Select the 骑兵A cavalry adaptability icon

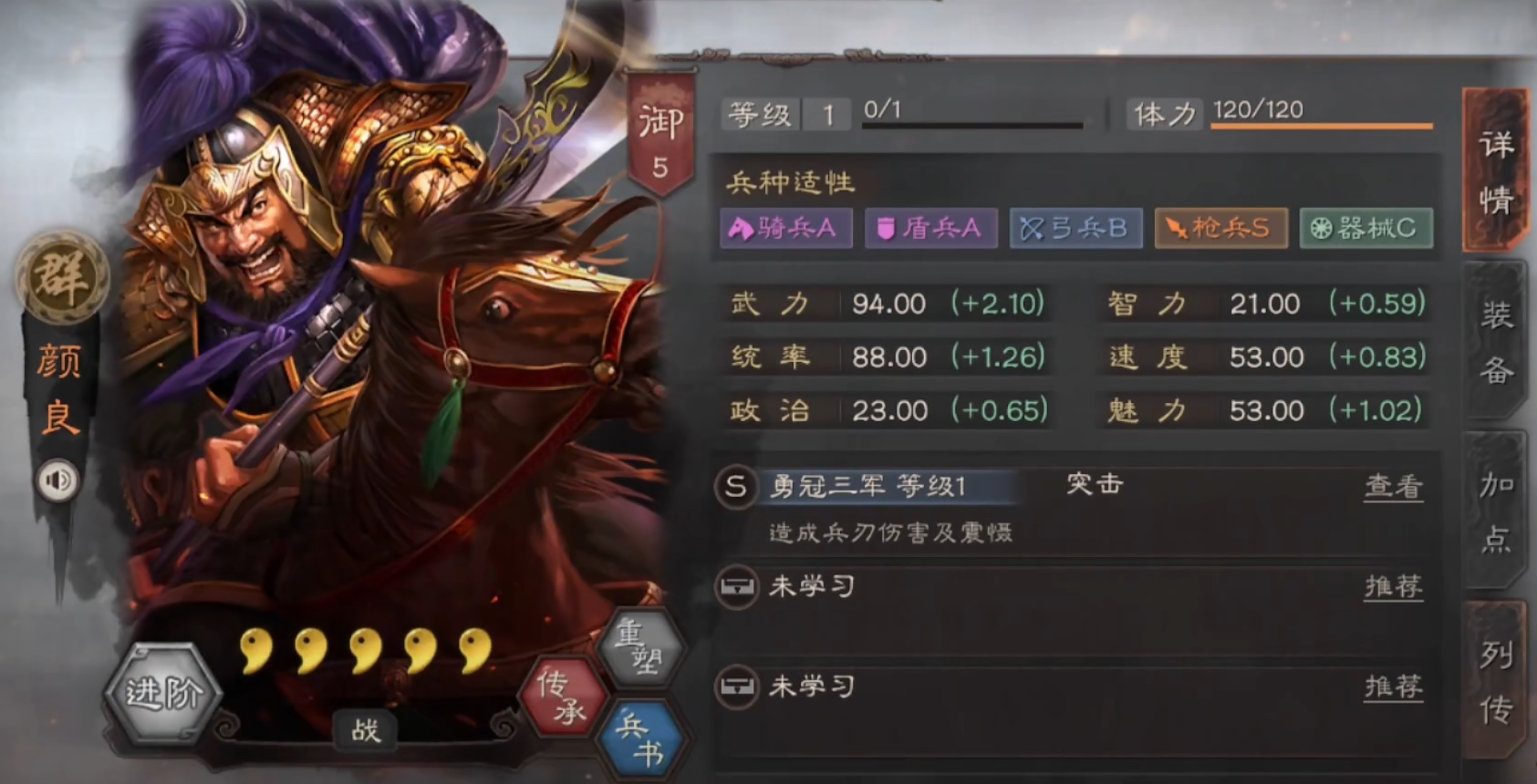click(785, 230)
